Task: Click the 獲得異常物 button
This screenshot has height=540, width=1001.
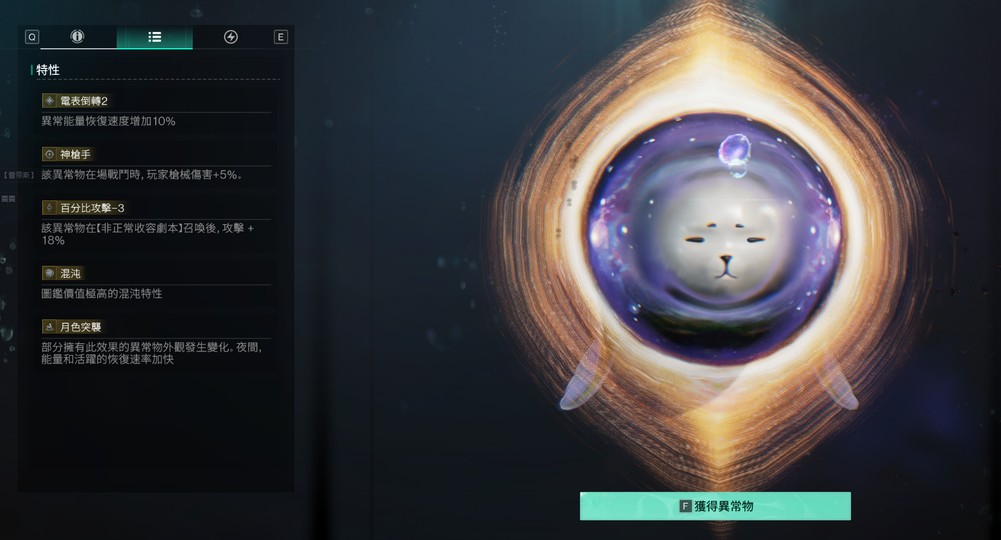Action: click(715, 506)
